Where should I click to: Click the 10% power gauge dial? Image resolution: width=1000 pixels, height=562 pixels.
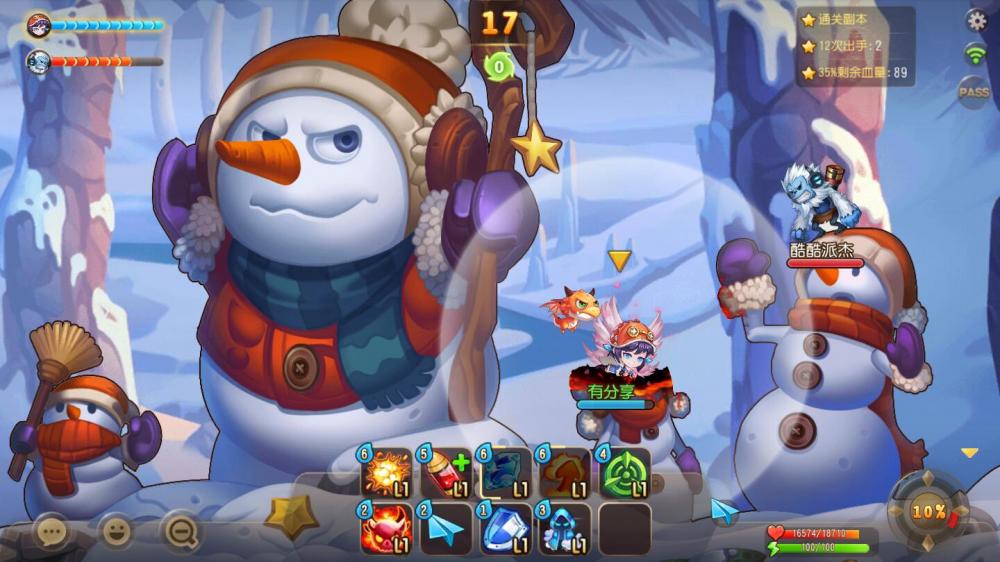point(928,511)
